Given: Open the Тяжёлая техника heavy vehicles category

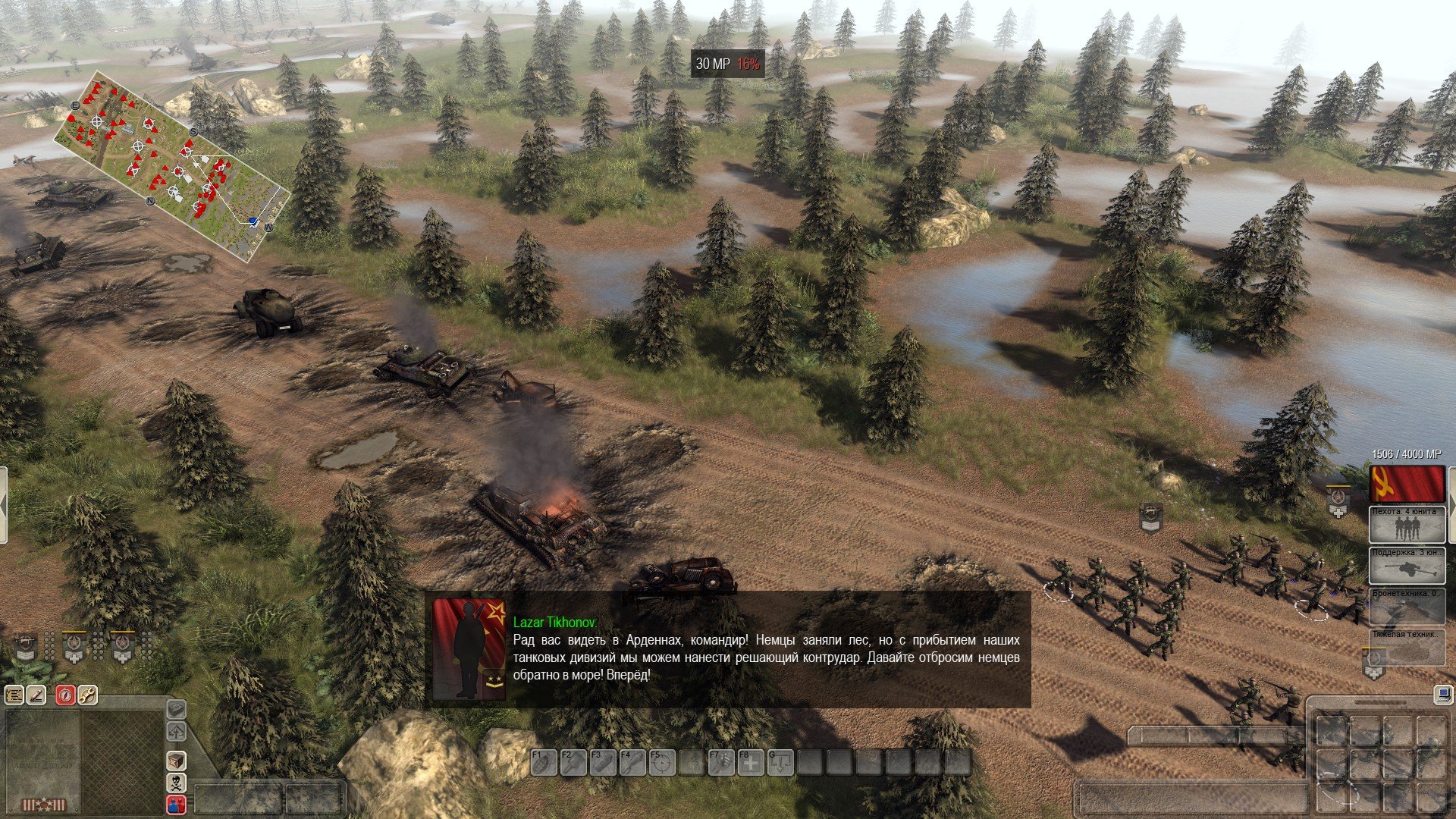Looking at the screenshot, I should (x=1406, y=647).
